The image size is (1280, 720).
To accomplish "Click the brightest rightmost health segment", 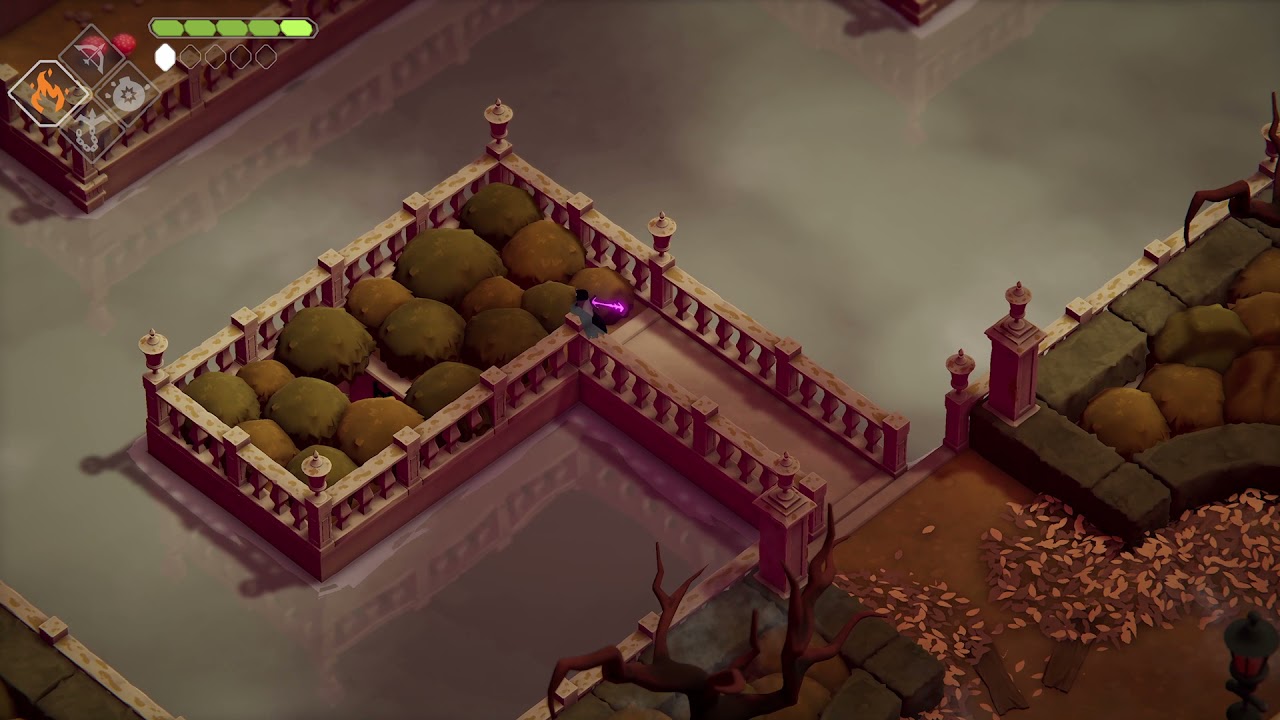I will tap(297, 27).
